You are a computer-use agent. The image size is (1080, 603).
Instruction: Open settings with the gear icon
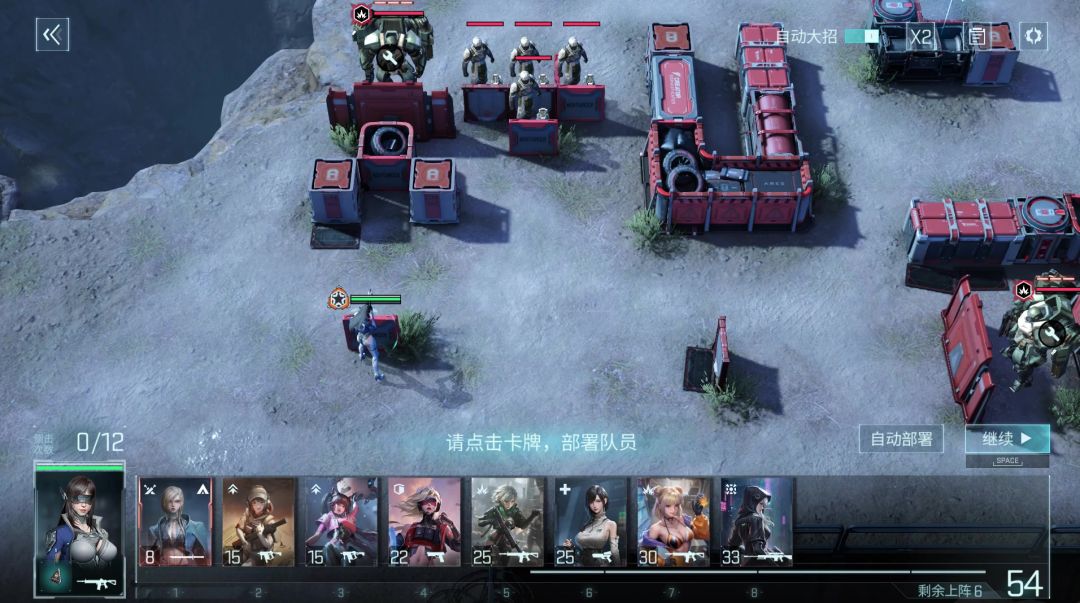[1033, 36]
